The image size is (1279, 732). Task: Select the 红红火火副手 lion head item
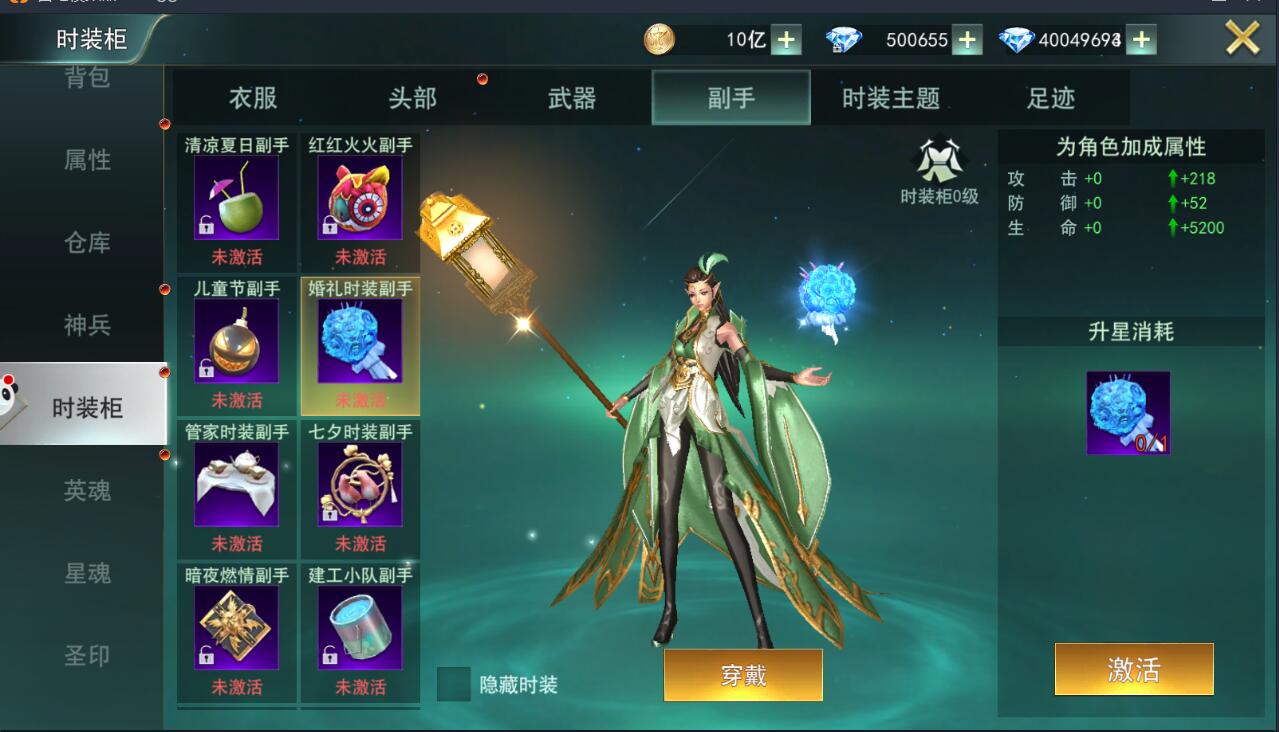tap(360, 198)
